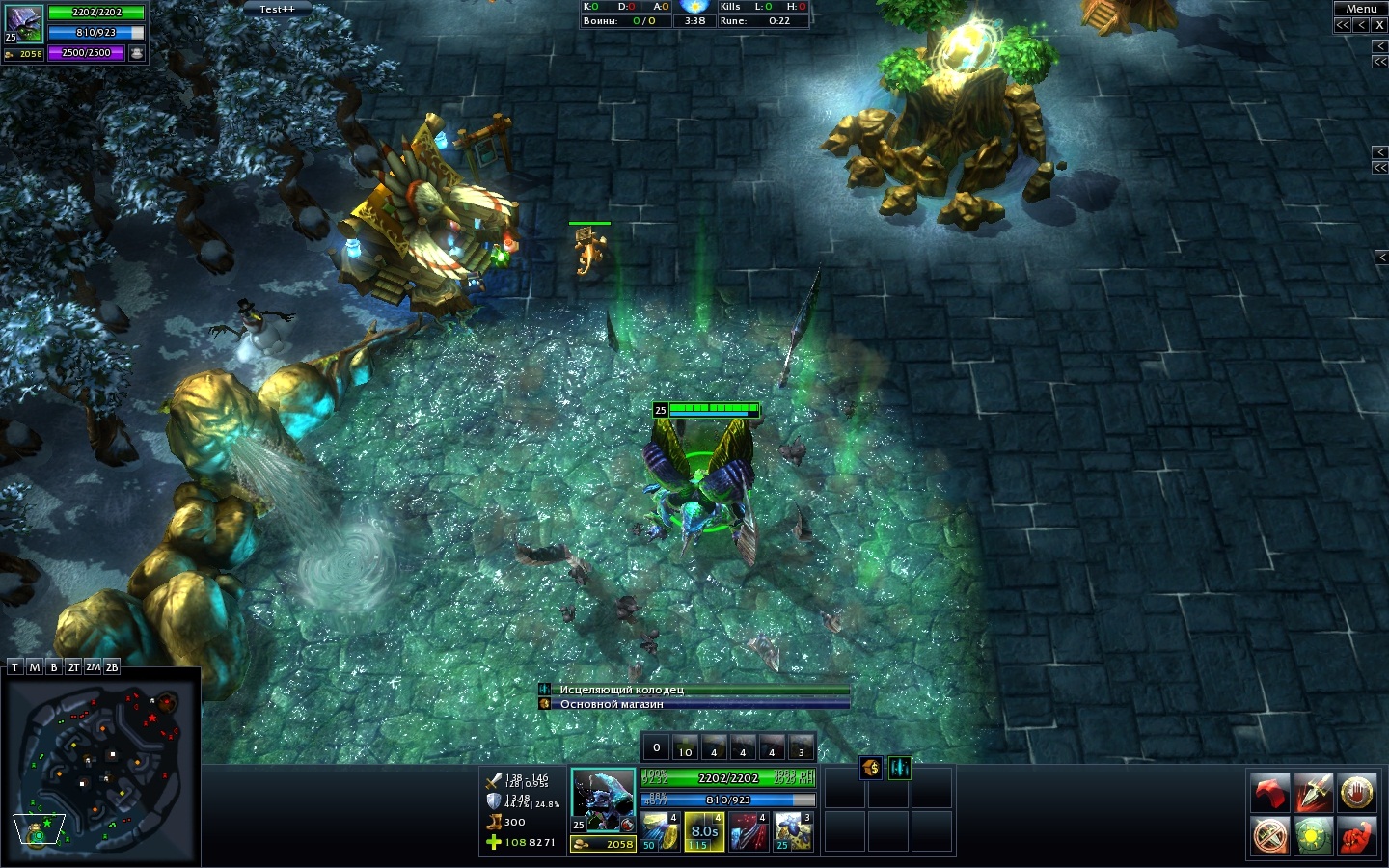
Task: Choose the dagger attack command
Action: pos(1314,793)
